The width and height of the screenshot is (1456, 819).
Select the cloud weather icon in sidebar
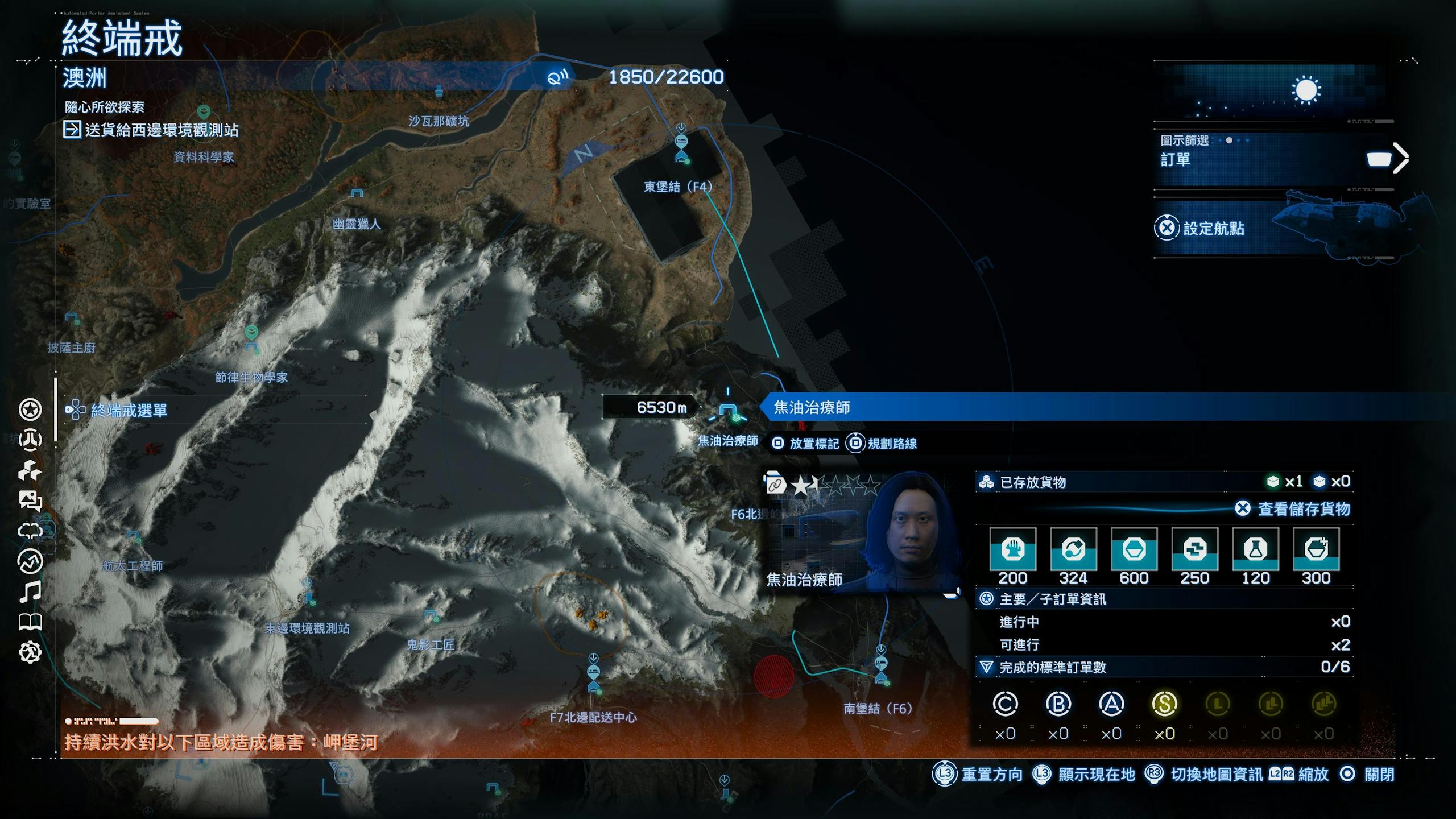[30, 531]
